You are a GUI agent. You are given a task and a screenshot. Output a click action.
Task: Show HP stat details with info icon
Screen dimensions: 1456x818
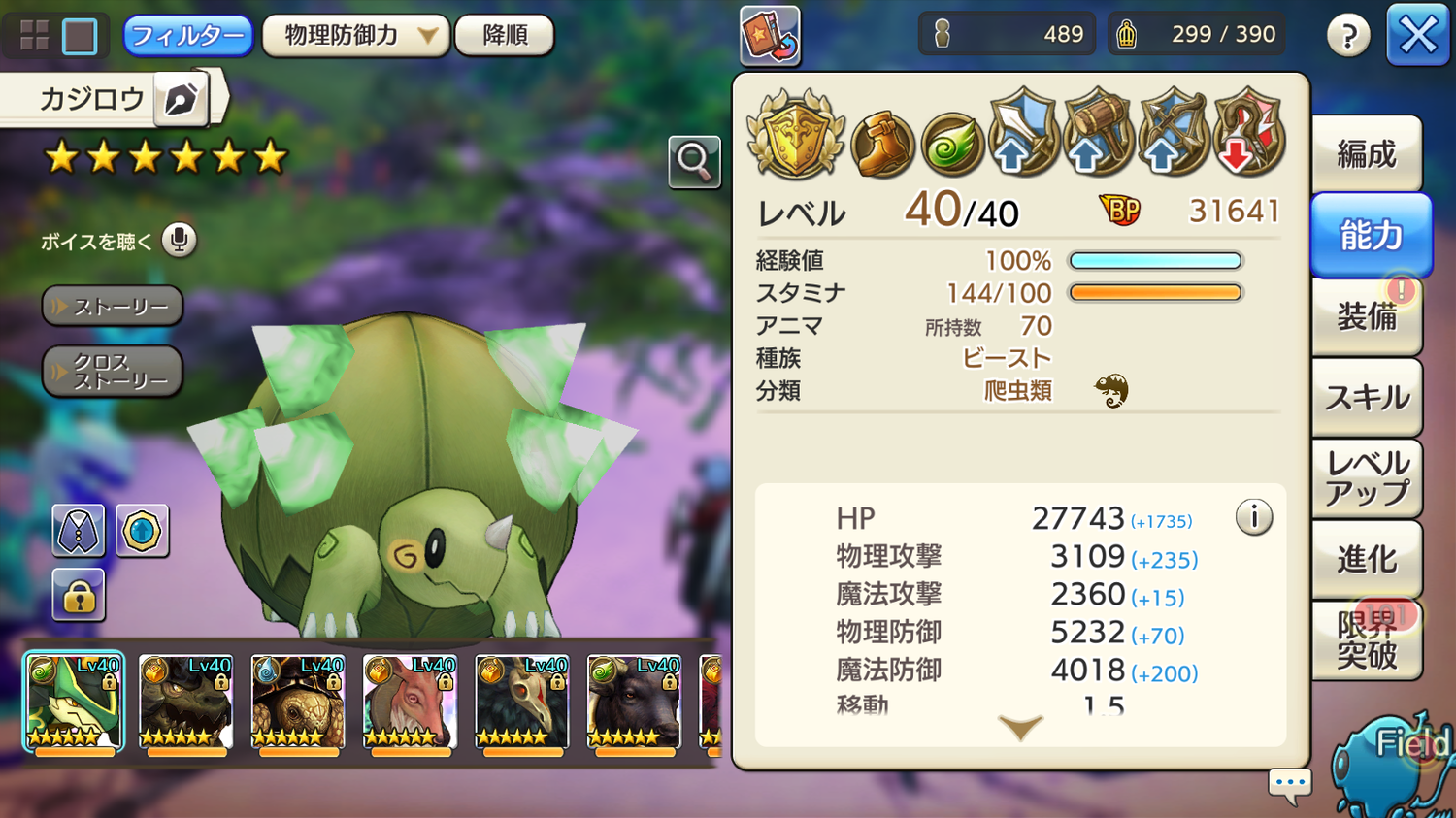[1253, 517]
